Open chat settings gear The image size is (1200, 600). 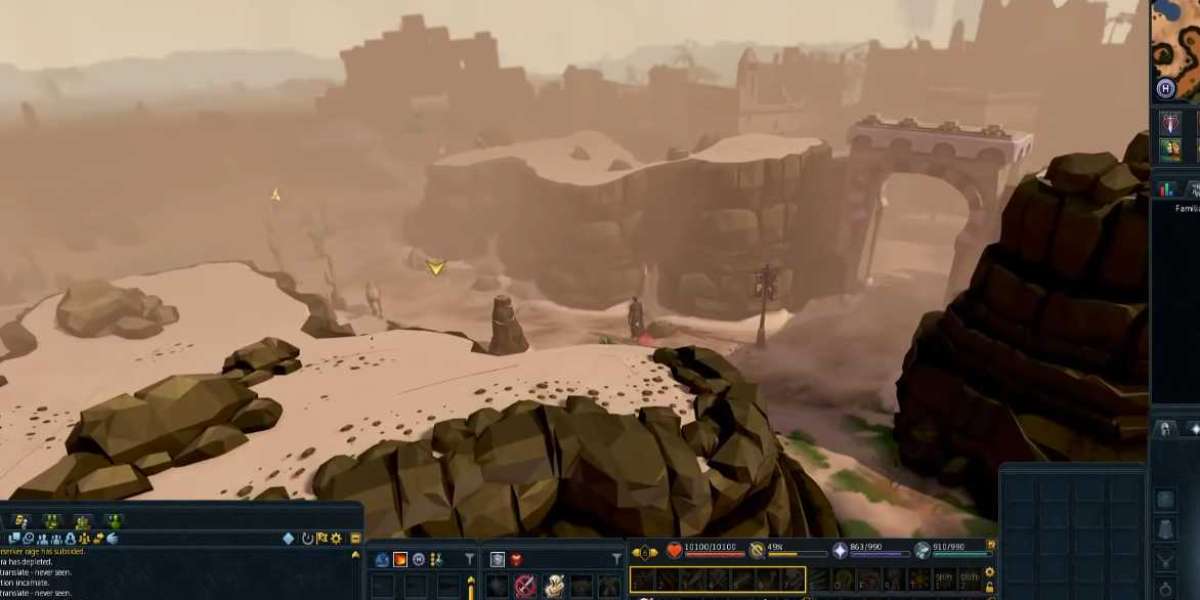(336, 538)
